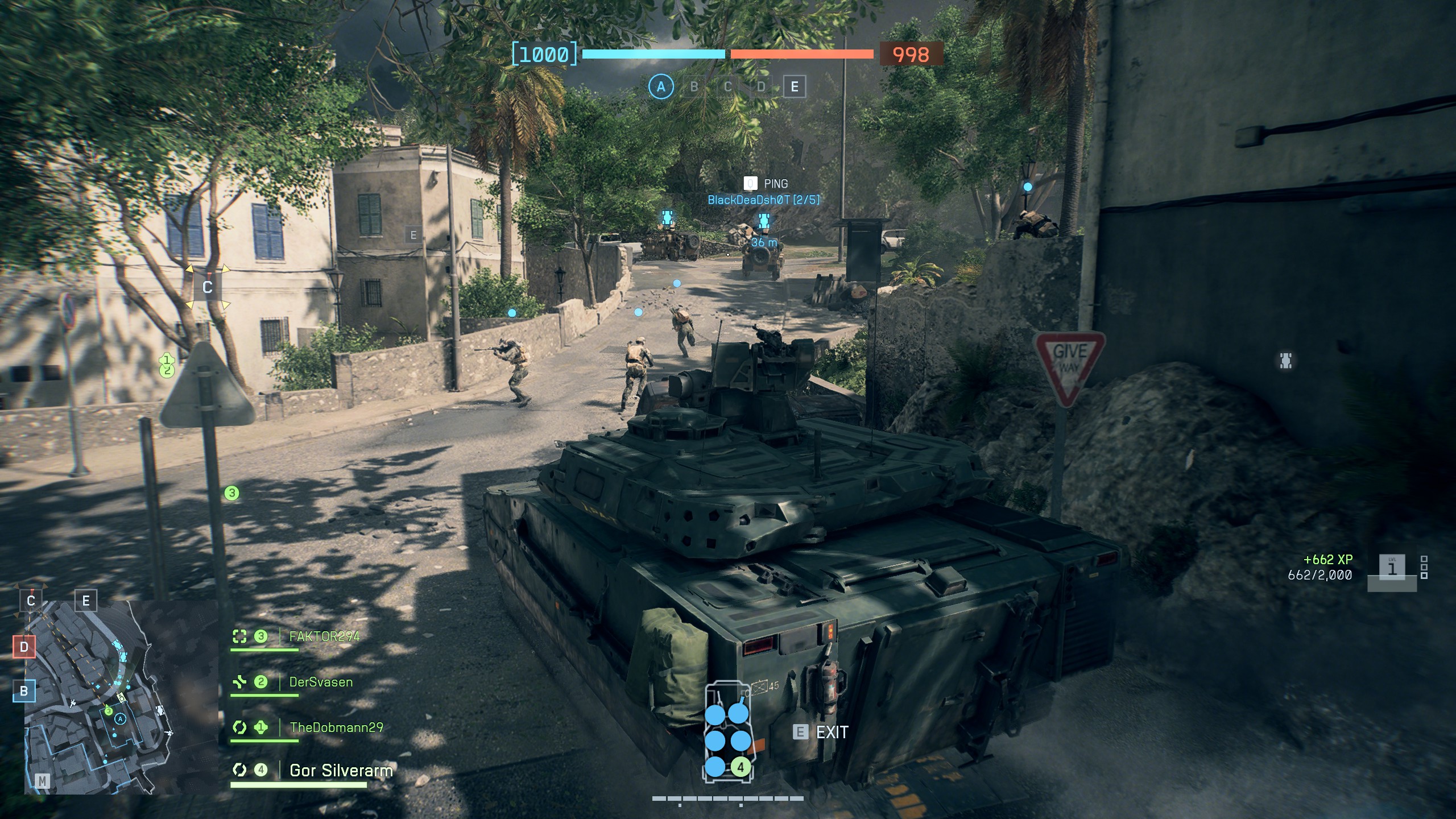Select objective B in the top capture row
Image resolution: width=1456 pixels, height=819 pixels.
(x=694, y=87)
